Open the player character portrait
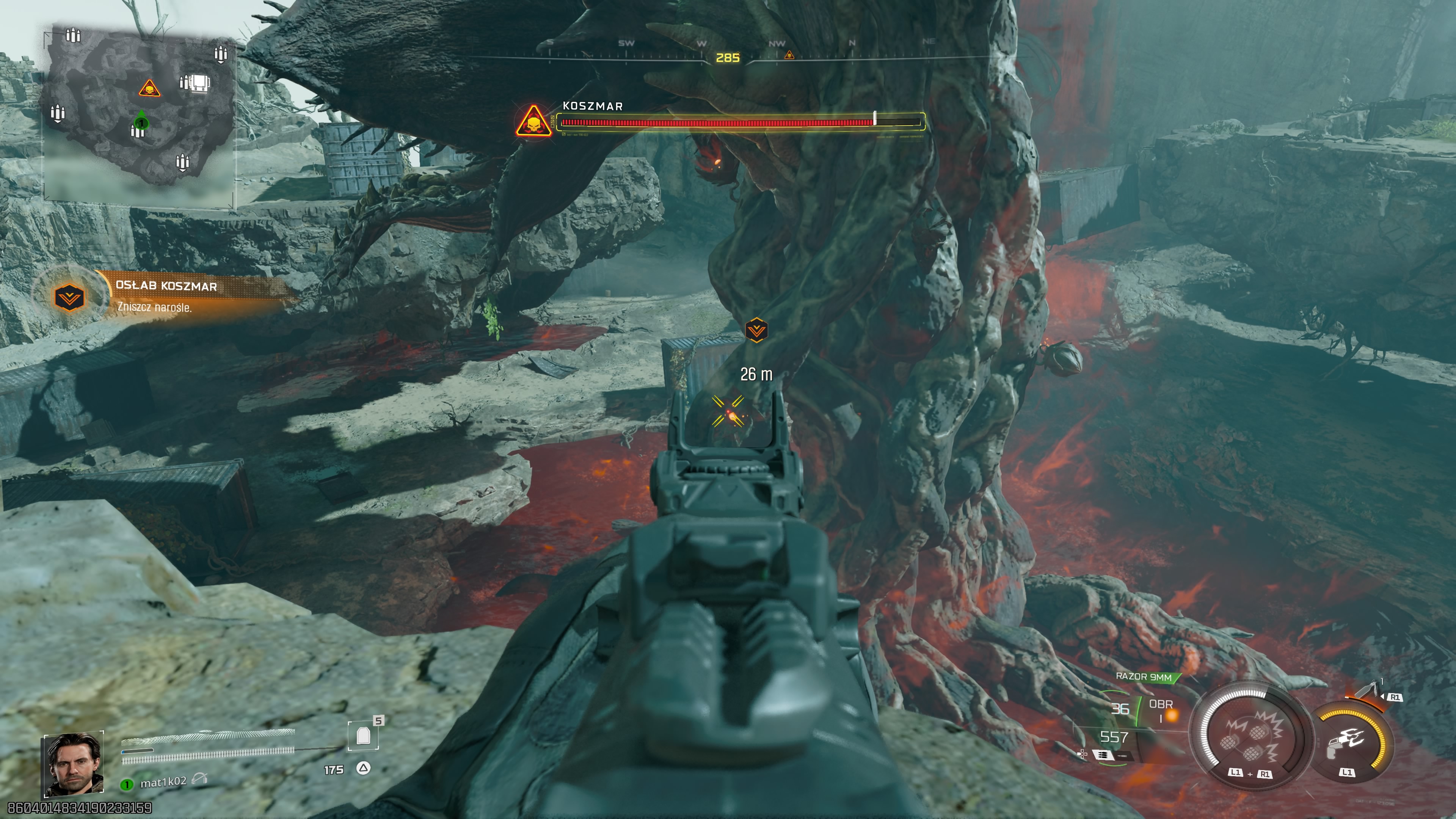This screenshot has height=819, width=1456. pyautogui.click(x=74, y=764)
